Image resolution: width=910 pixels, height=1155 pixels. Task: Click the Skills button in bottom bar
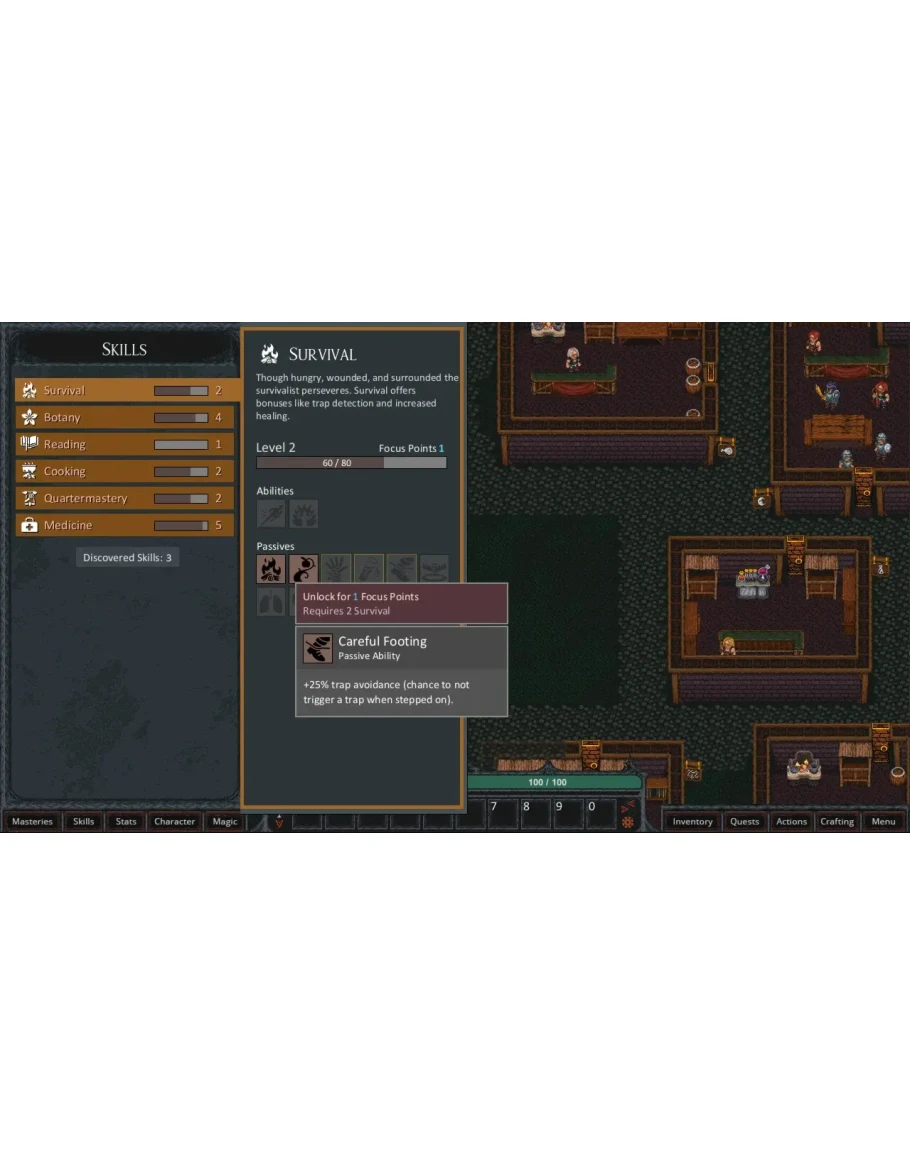click(84, 822)
